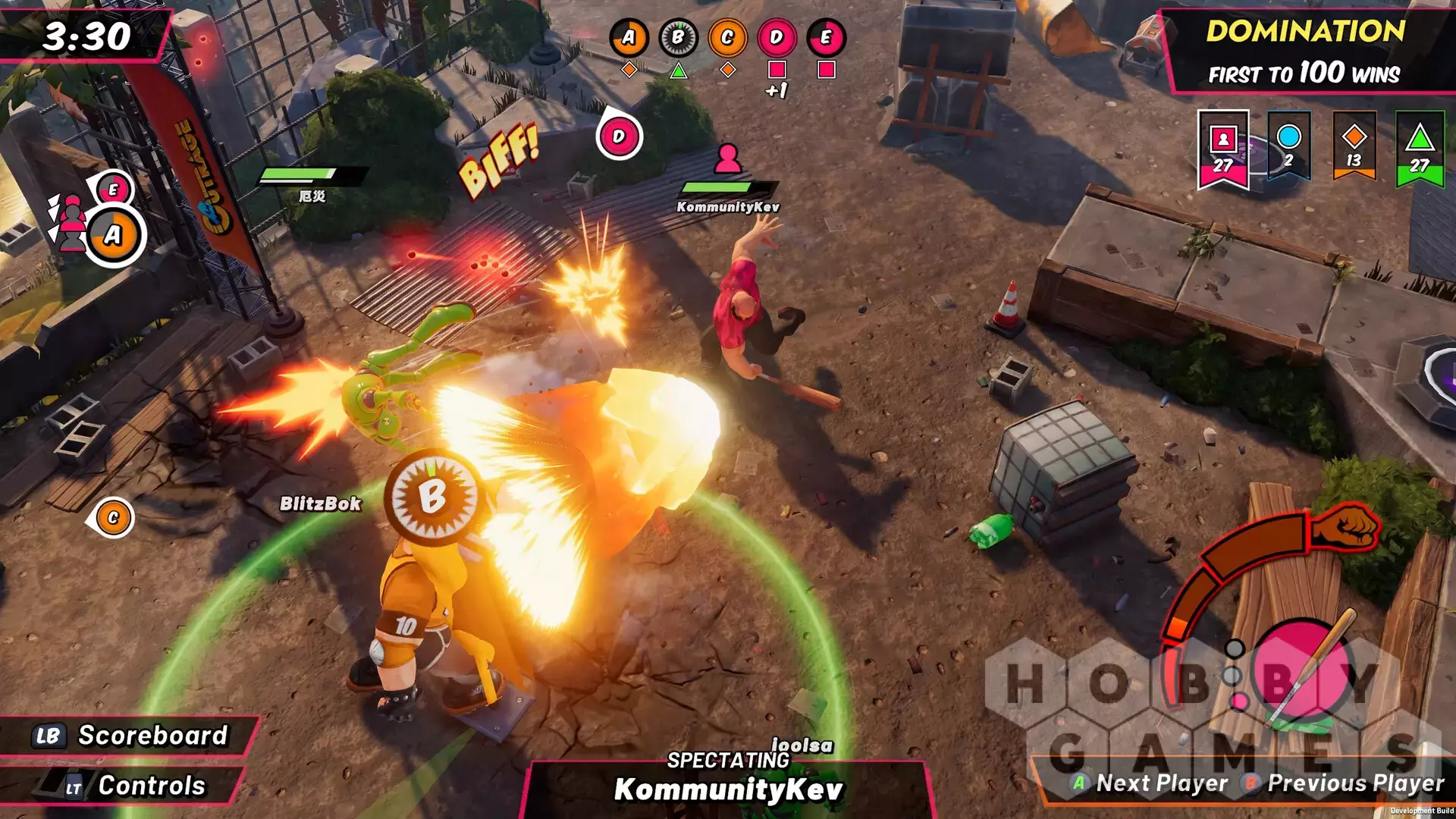Click the D waypoint marker near BIFF
The width and height of the screenshot is (1456, 819).
click(619, 137)
